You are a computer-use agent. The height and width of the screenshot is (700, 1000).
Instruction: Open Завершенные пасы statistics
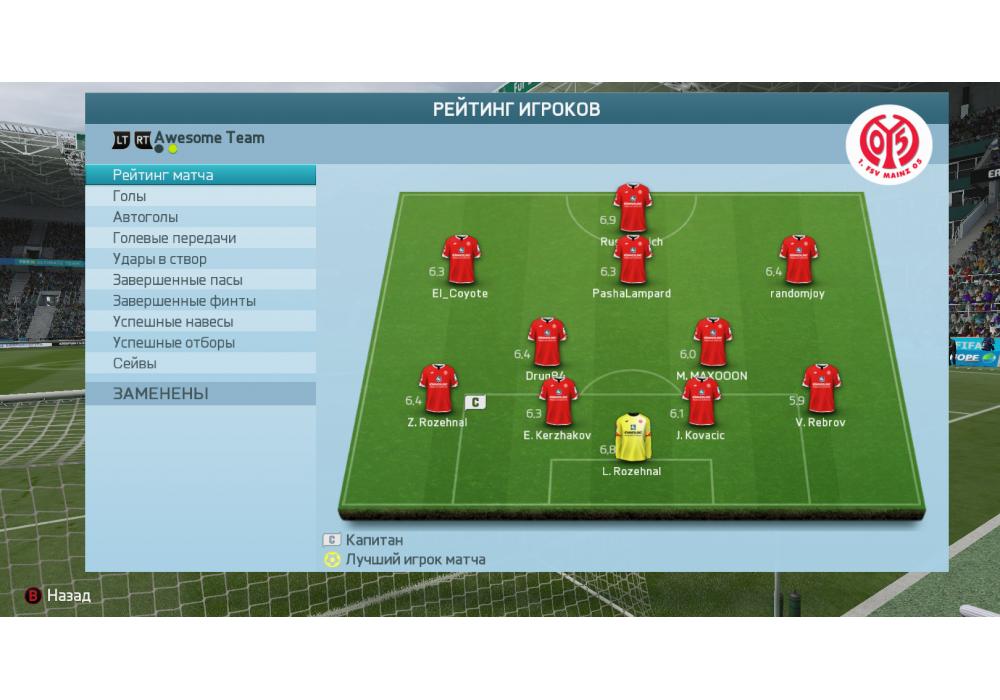click(x=200, y=280)
